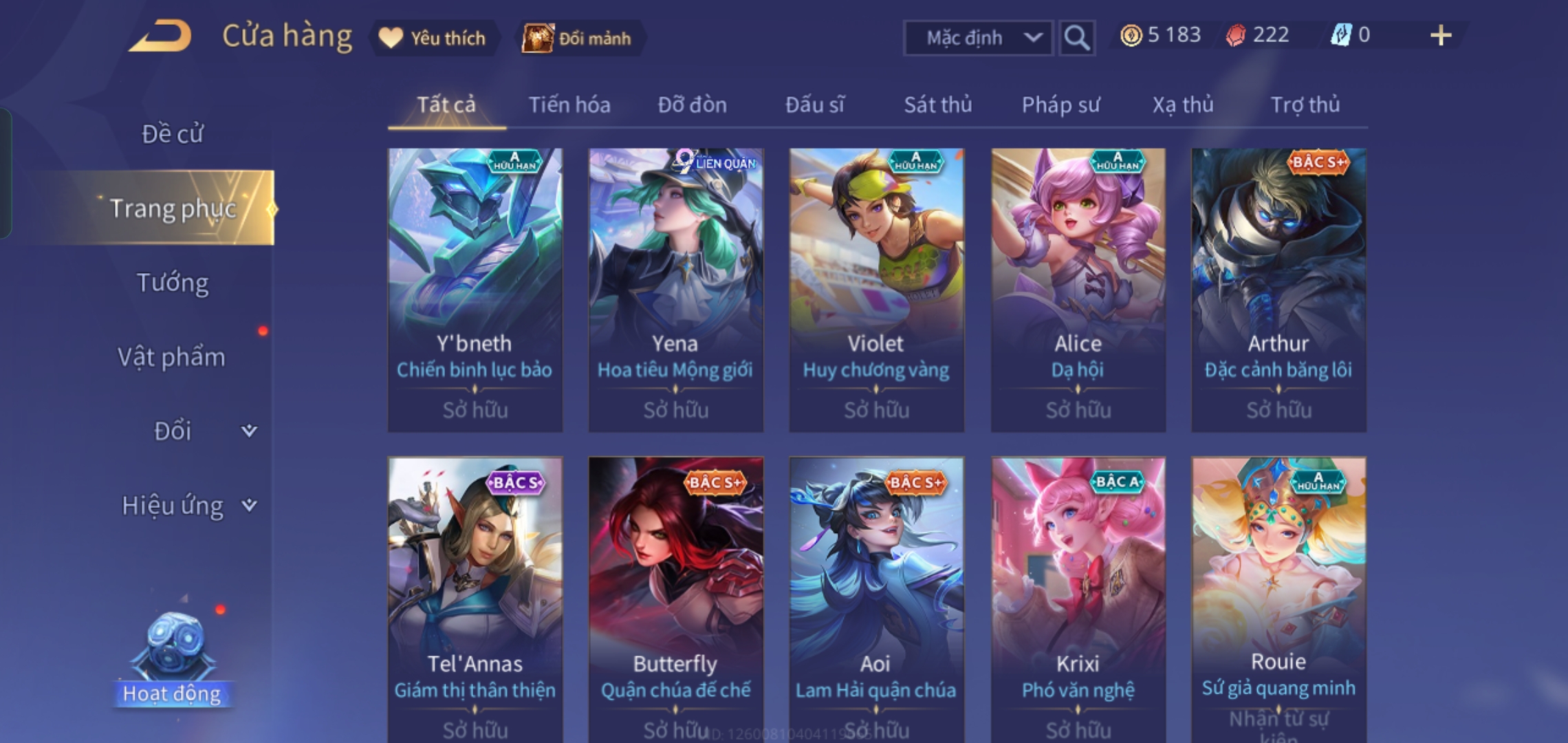This screenshot has width=1568, height=743.
Task: Choose the Arthur Đặc cảnh băng lôi card
Action: point(1278,289)
